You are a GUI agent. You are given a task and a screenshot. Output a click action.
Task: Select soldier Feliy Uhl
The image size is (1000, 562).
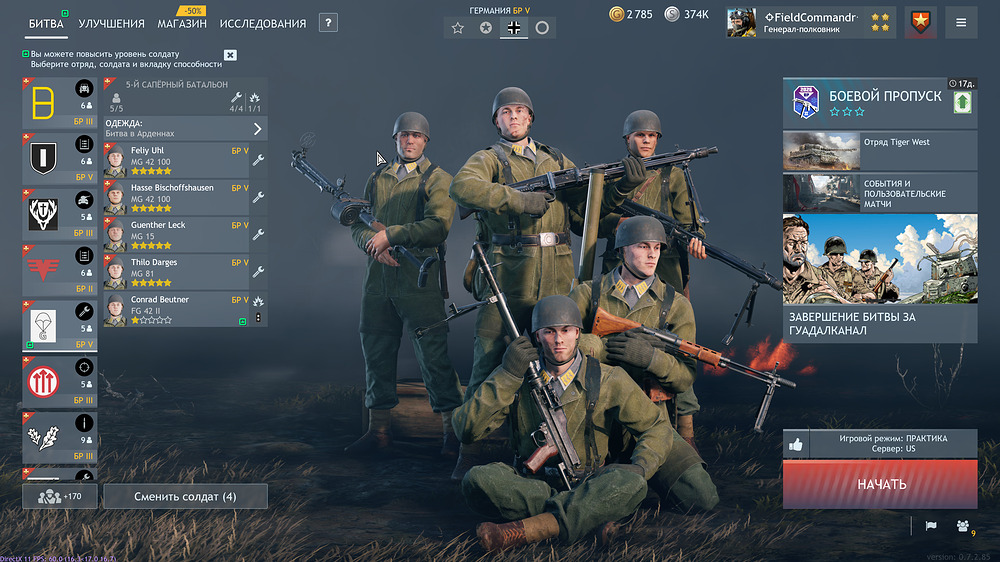pos(175,158)
